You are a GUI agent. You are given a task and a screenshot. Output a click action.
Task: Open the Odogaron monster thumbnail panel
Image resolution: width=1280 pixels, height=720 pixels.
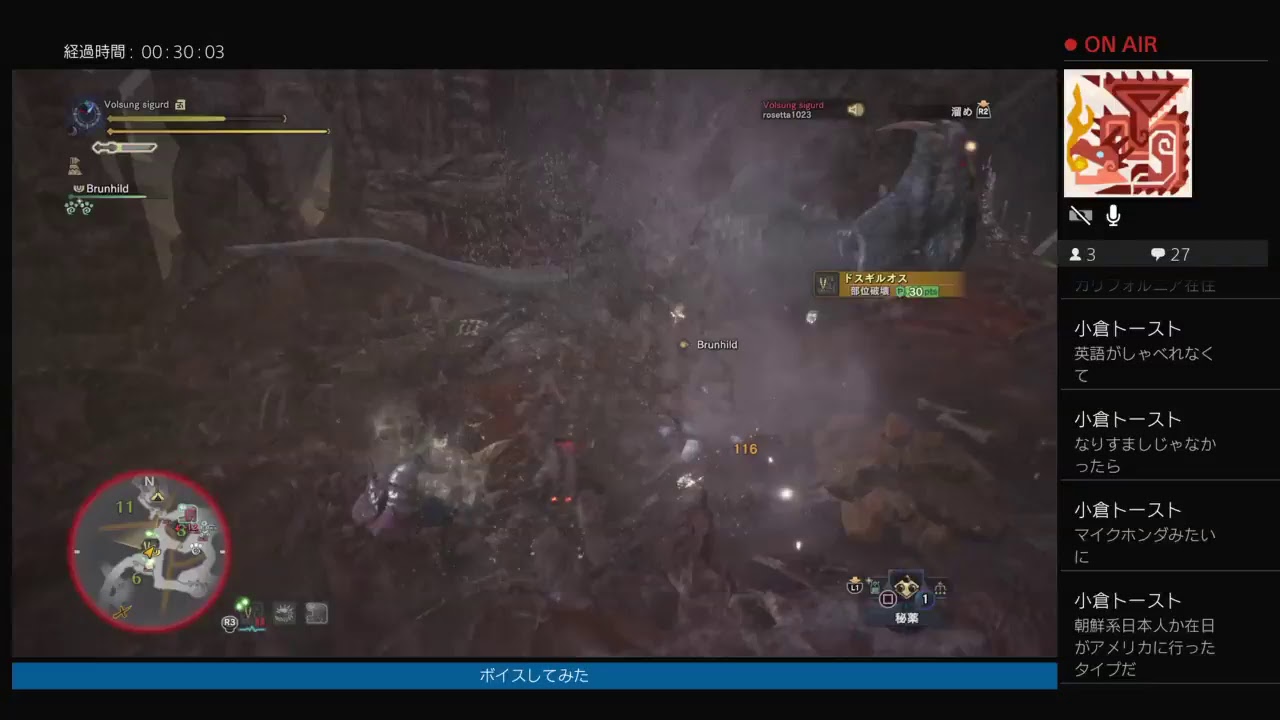[x=1127, y=133]
